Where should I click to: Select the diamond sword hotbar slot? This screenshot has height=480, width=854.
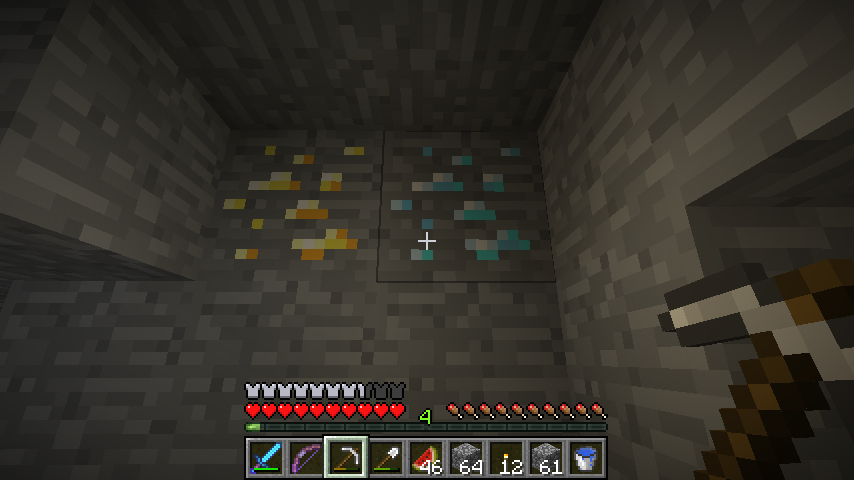(265, 457)
